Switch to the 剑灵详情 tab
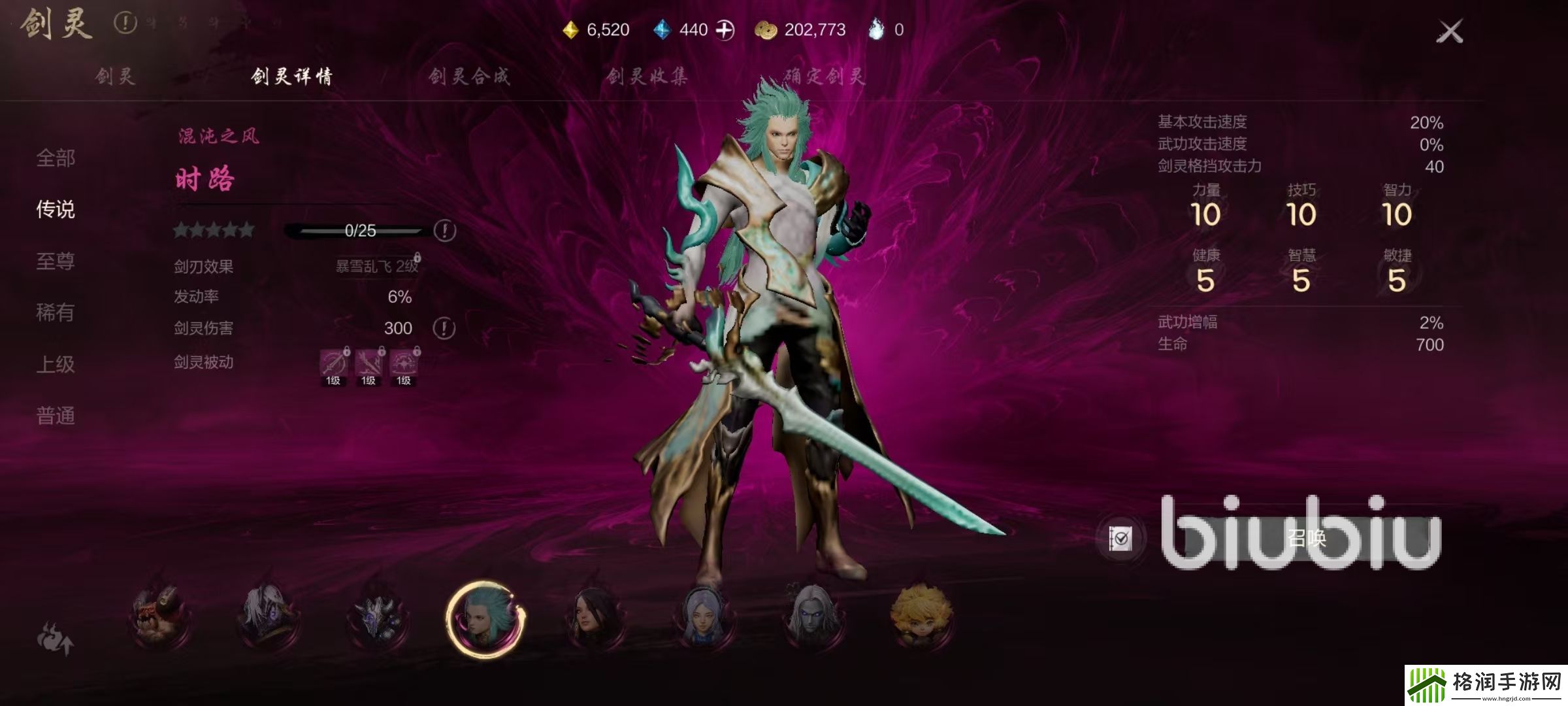This screenshot has width=1568, height=706. coord(291,76)
